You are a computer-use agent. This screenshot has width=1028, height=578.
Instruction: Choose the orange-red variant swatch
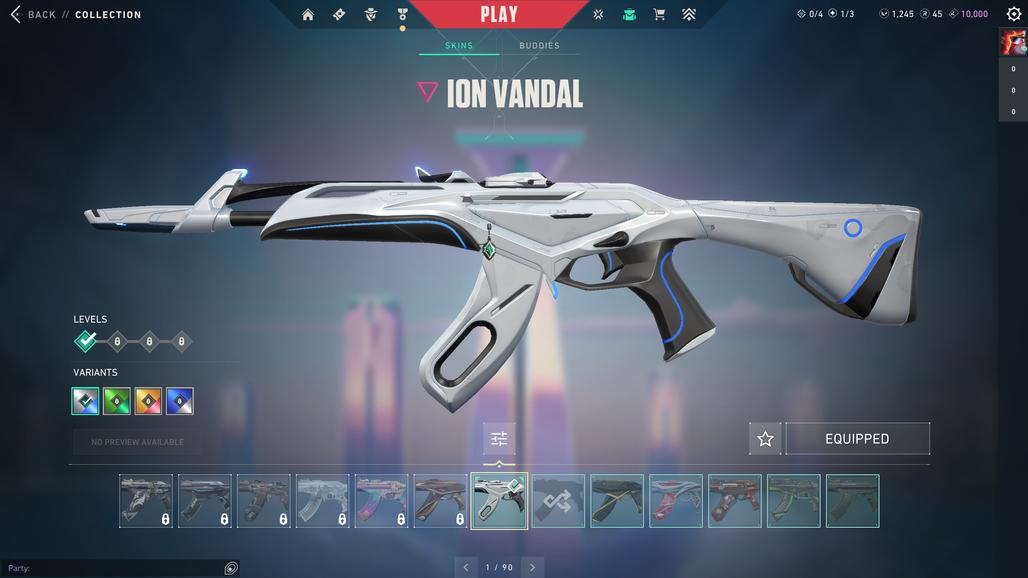[148, 401]
